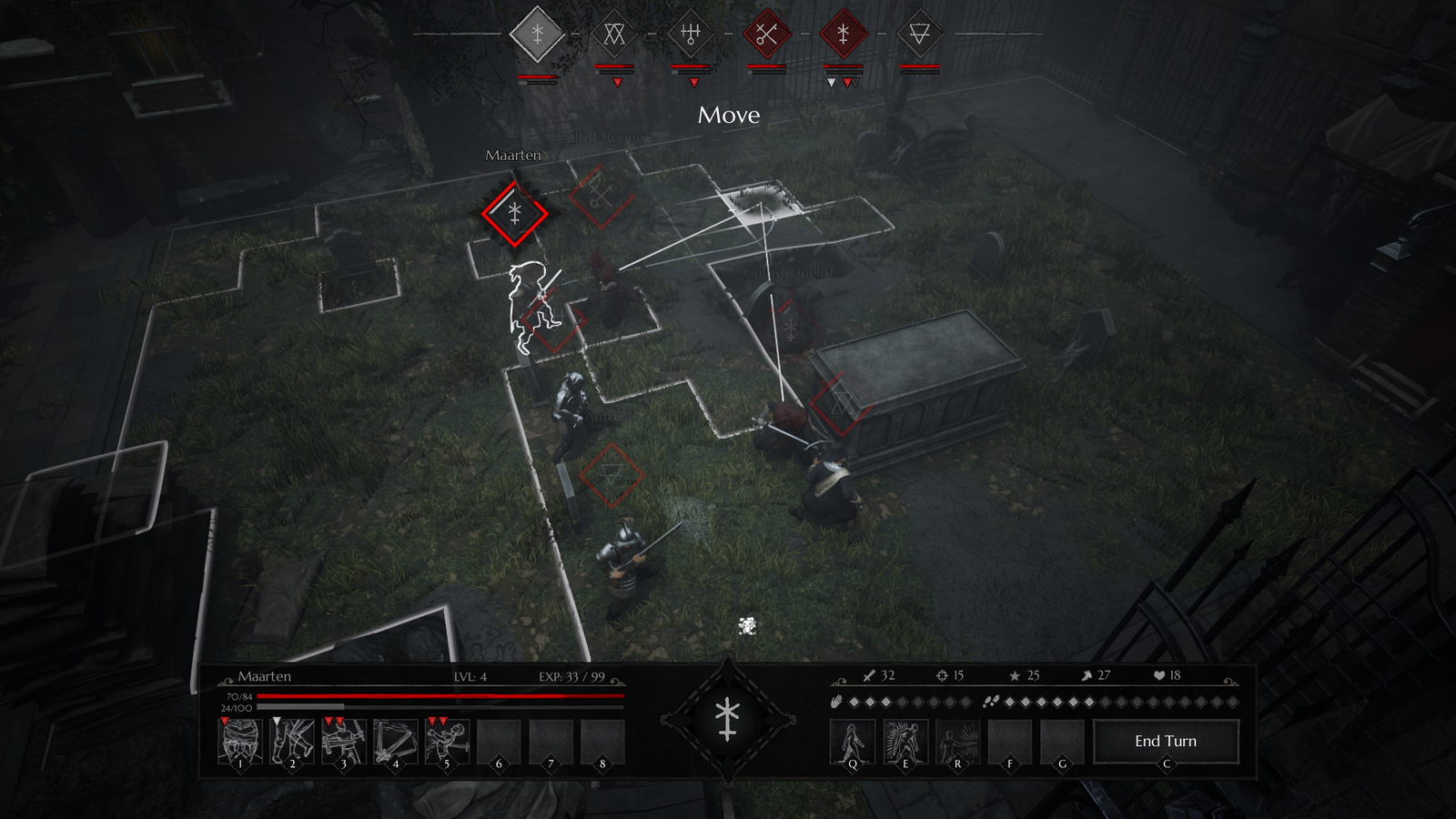This screenshot has height=819, width=1456.
Task: End the current turn
Action: (x=1166, y=742)
